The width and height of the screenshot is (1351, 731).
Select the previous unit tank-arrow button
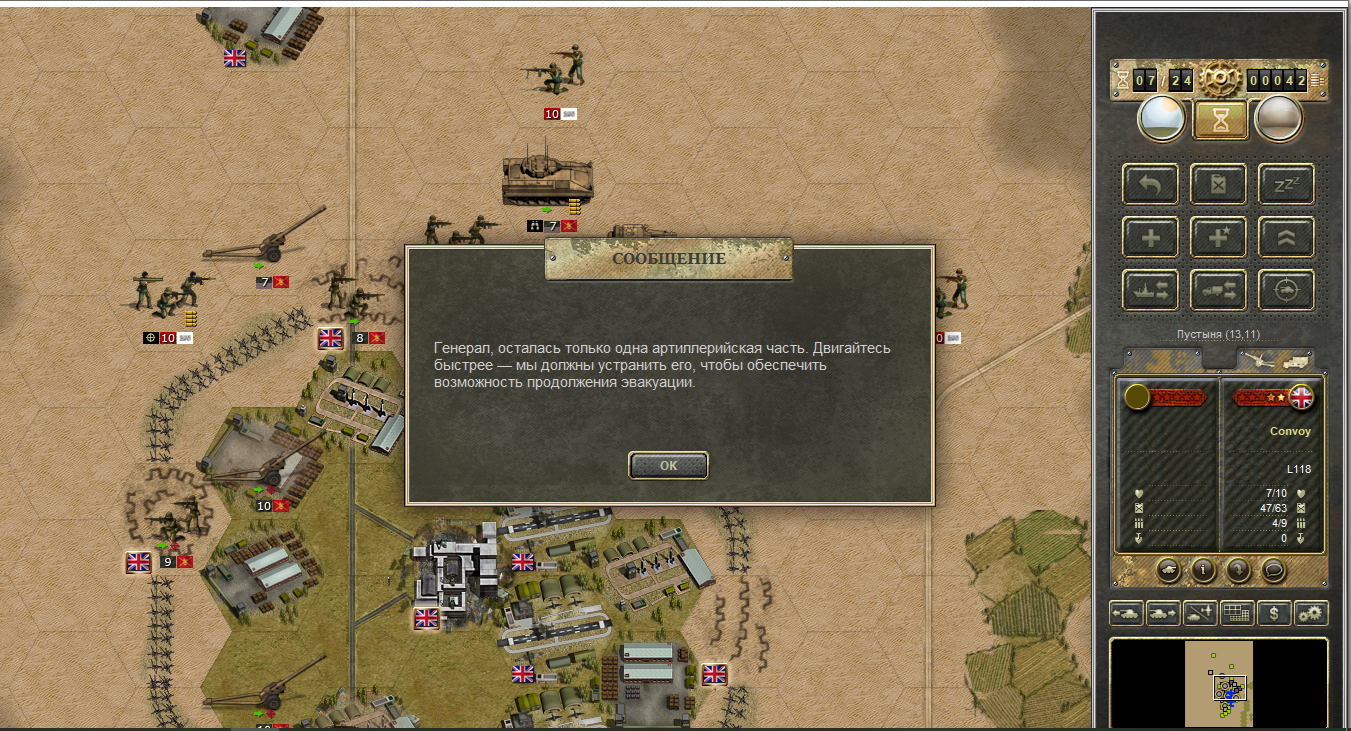pos(1127,613)
